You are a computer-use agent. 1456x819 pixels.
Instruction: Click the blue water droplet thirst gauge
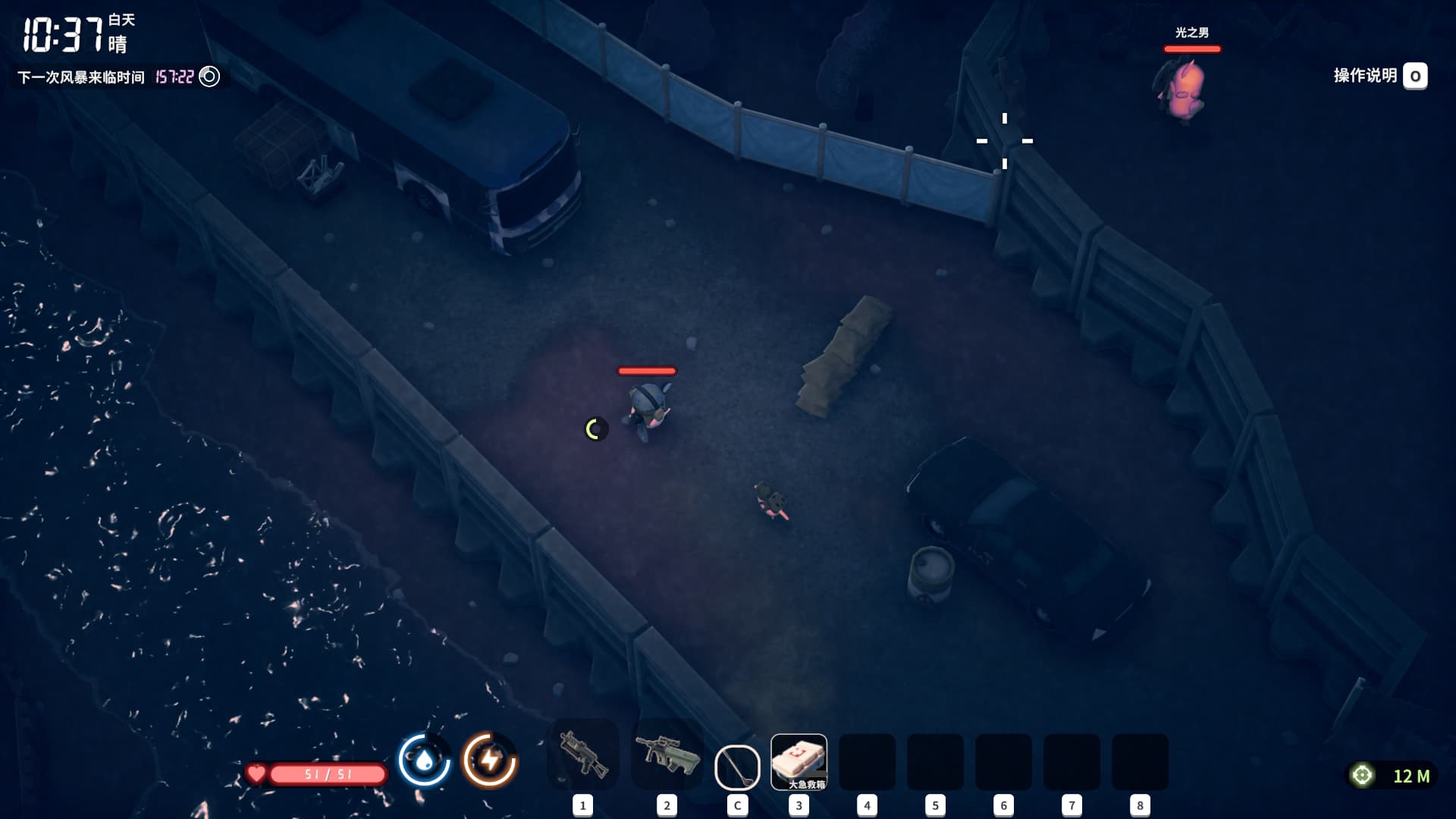pyautogui.click(x=425, y=760)
